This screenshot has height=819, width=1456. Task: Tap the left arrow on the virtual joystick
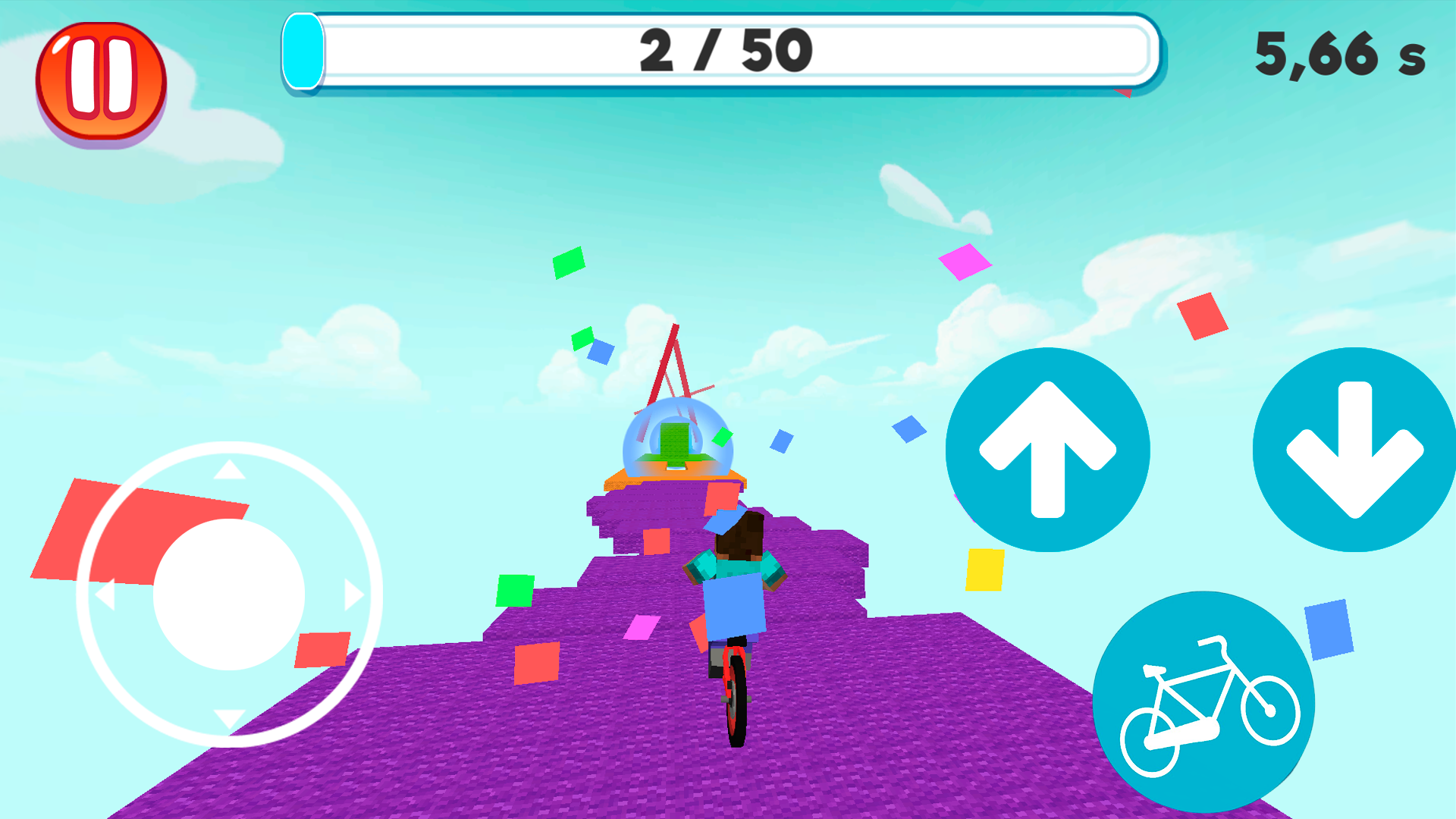(x=106, y=595)
